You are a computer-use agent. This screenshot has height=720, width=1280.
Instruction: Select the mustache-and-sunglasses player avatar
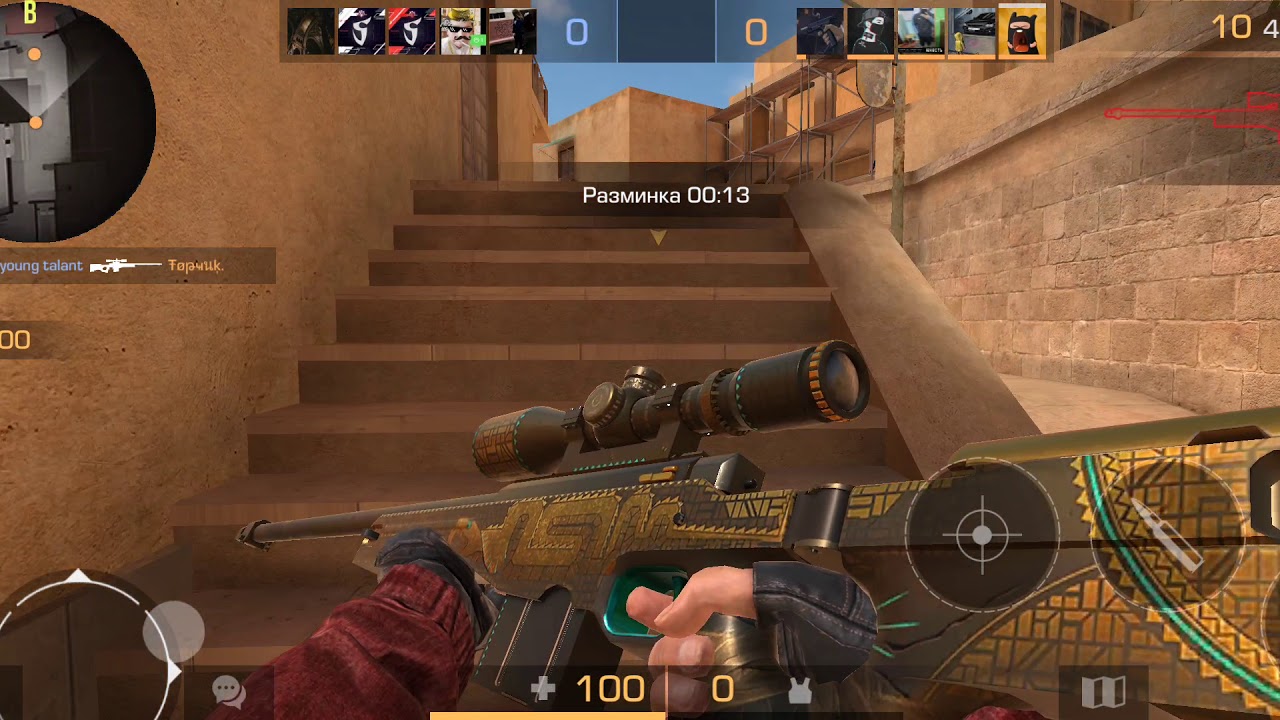(x=462, y=32)
